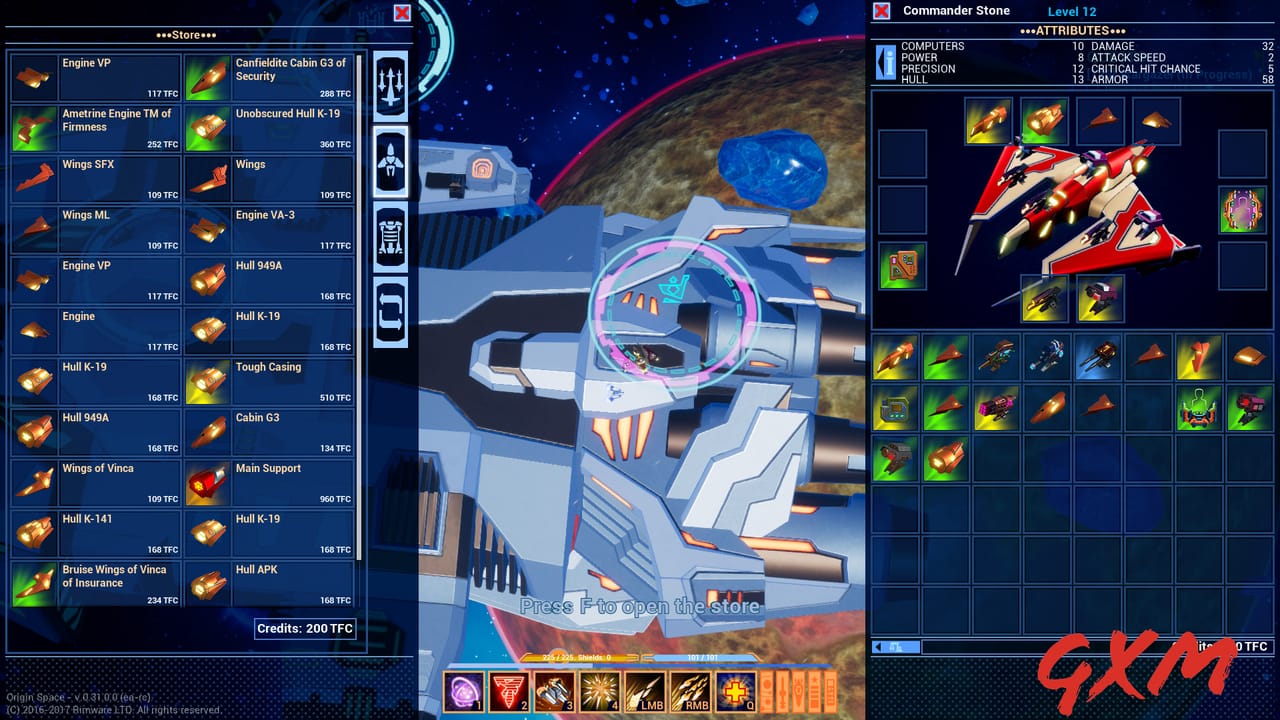This screenshot has height=720, width=1280.
Task: Activate the purple orb ability in slot 1
Action: pos(464,690)
